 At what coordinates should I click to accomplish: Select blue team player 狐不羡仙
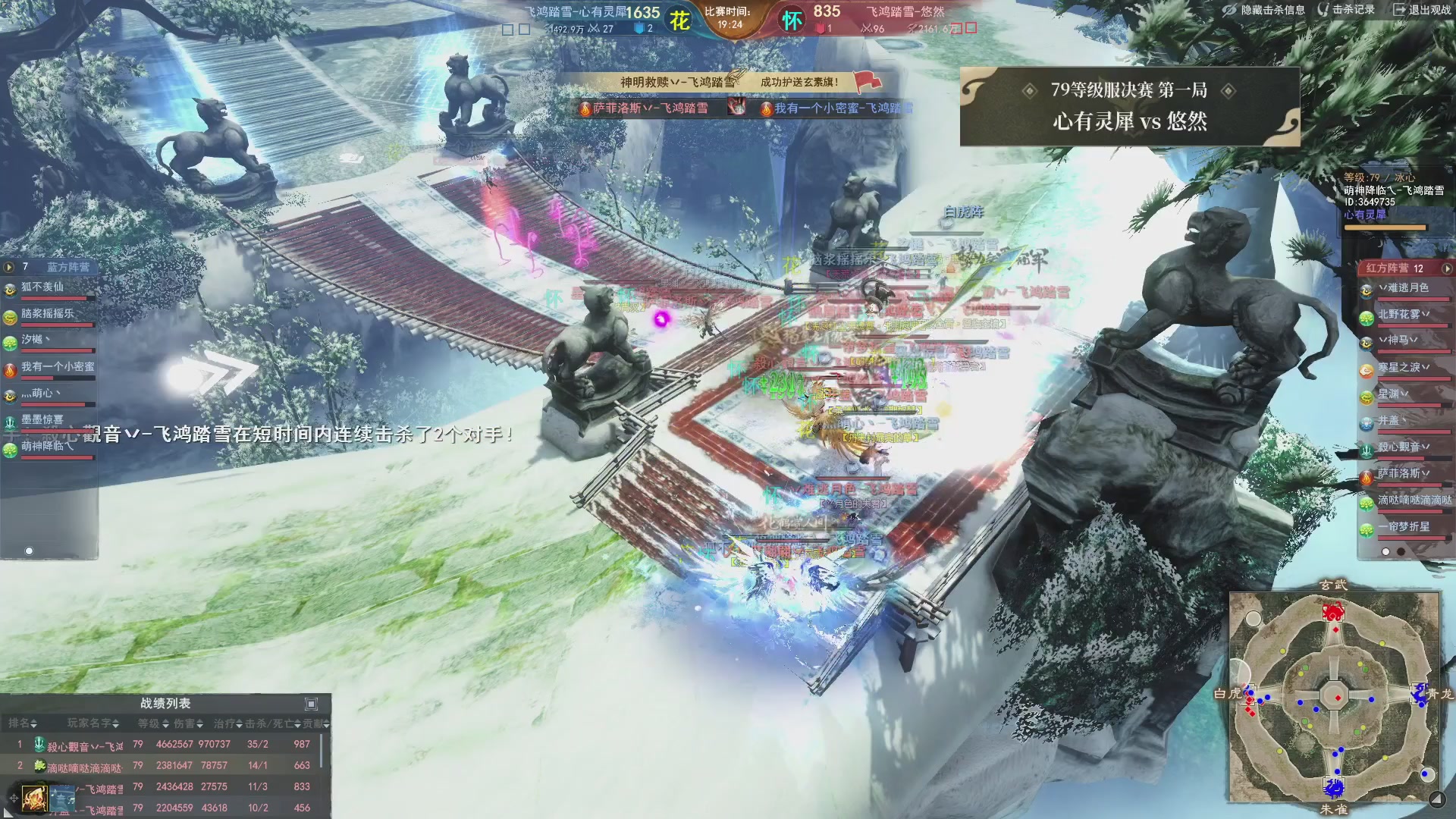click(43, 287)
